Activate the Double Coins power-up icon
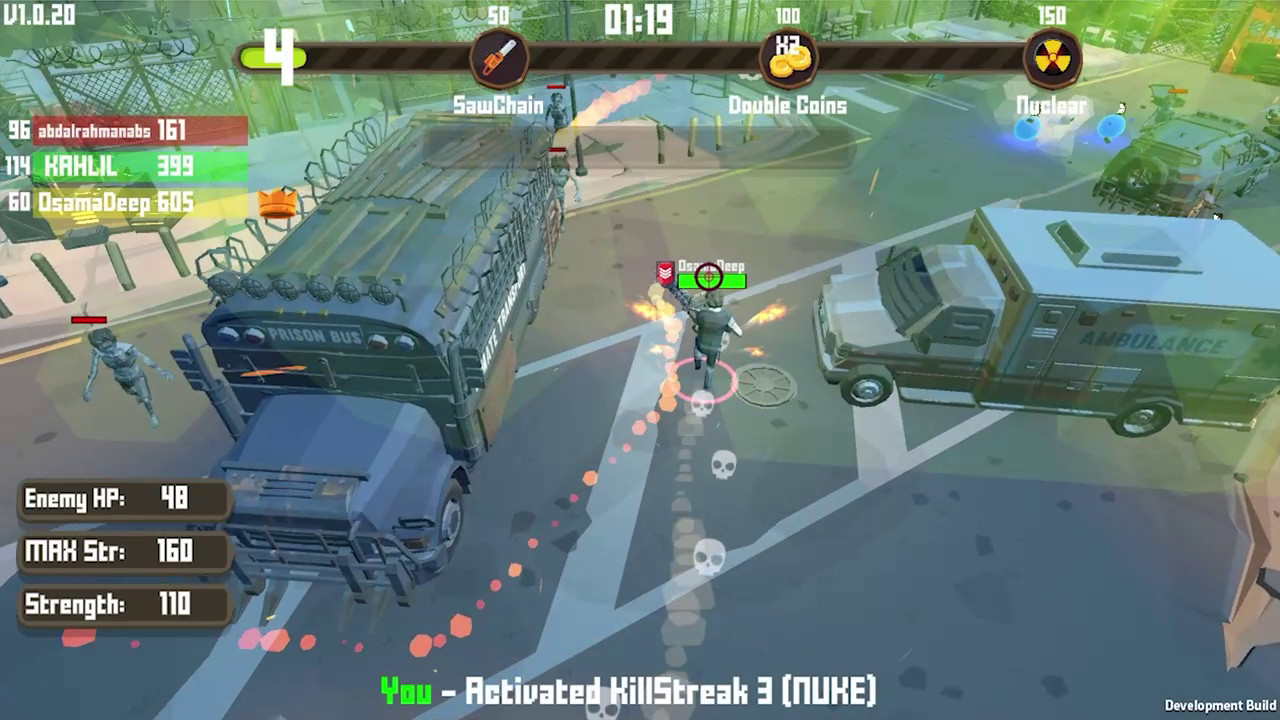The width and height of the screenshot is (1280, 720). 790,55
